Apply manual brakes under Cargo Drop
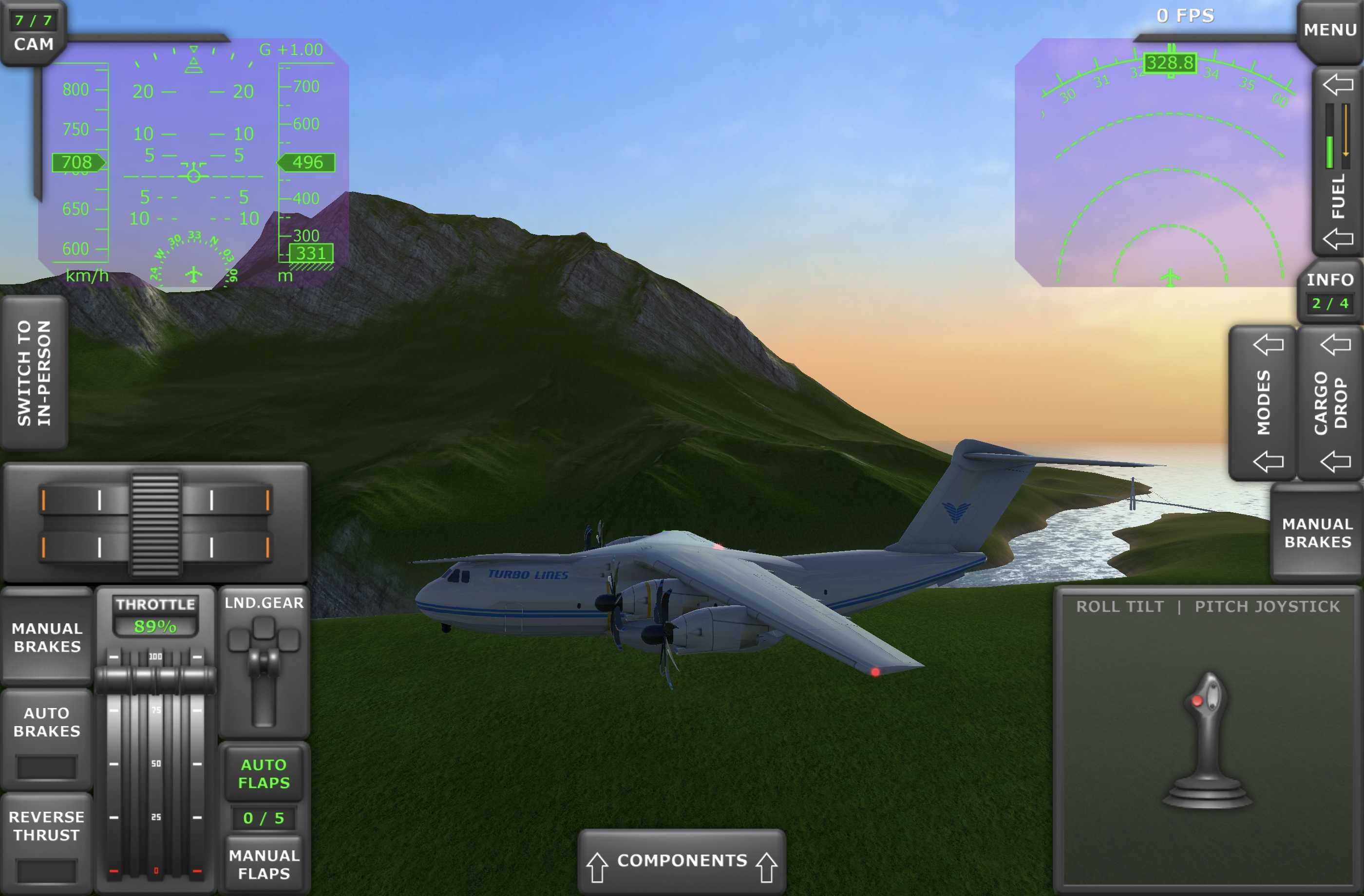 (1317, 533)
